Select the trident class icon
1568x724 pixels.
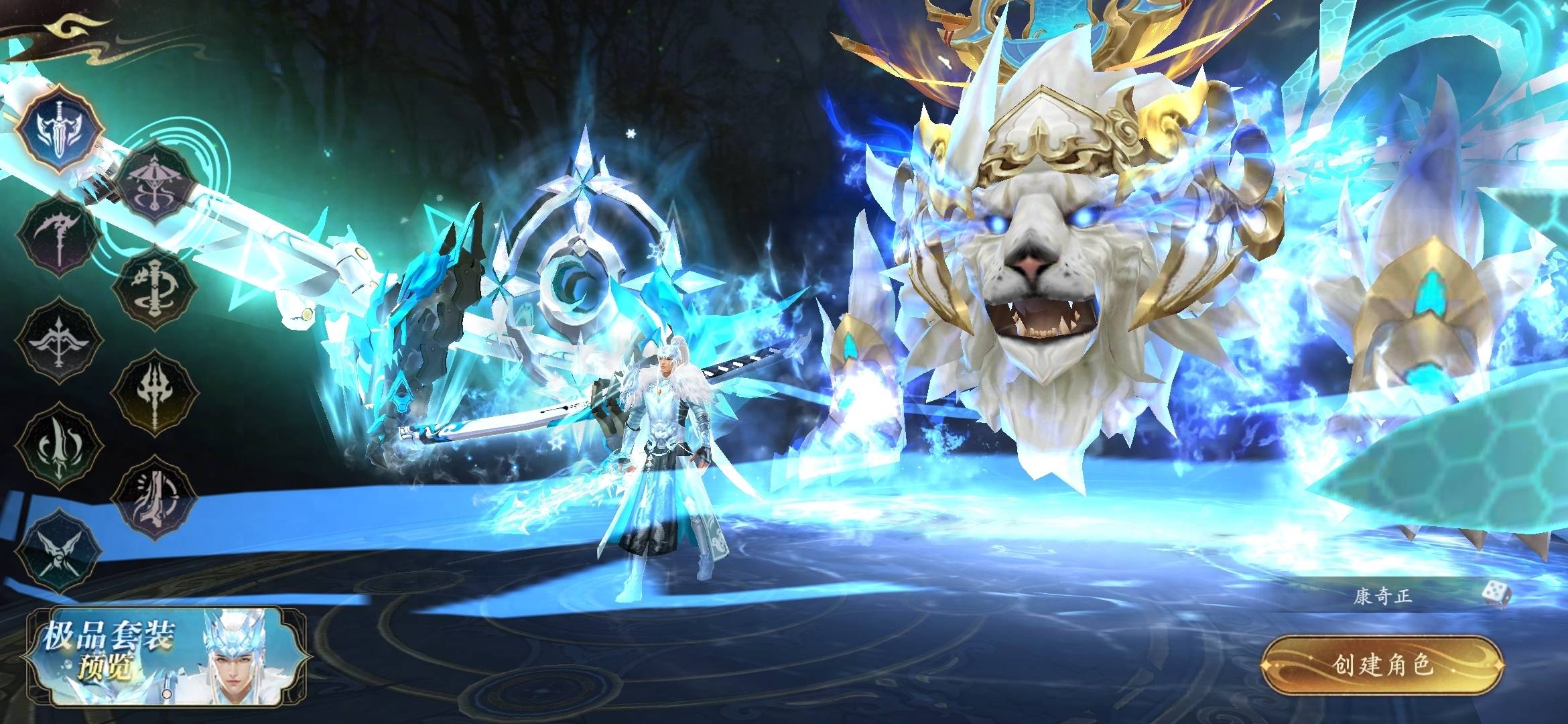coord(155,394)
